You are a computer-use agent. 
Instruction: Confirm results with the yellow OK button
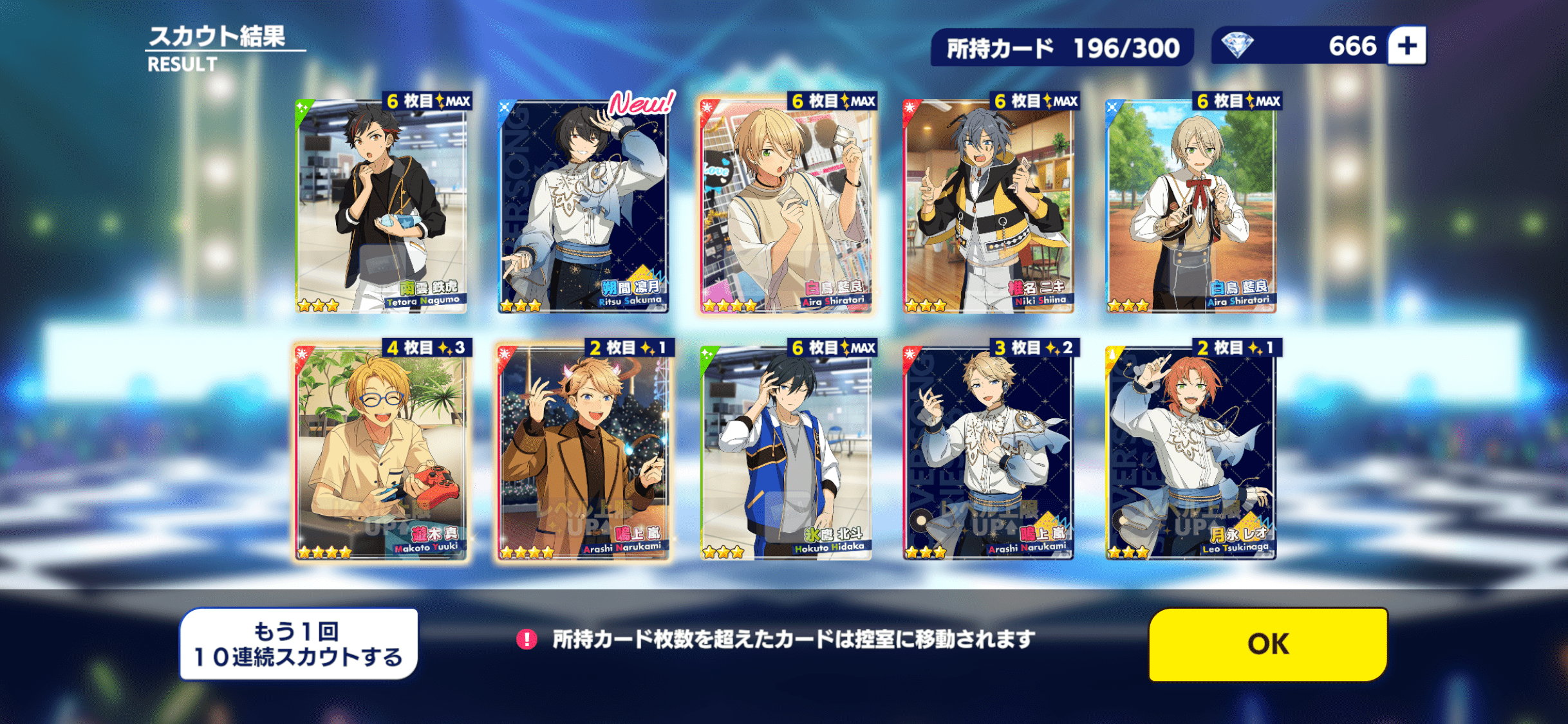pyautogui.click(x=1267, y=644)
